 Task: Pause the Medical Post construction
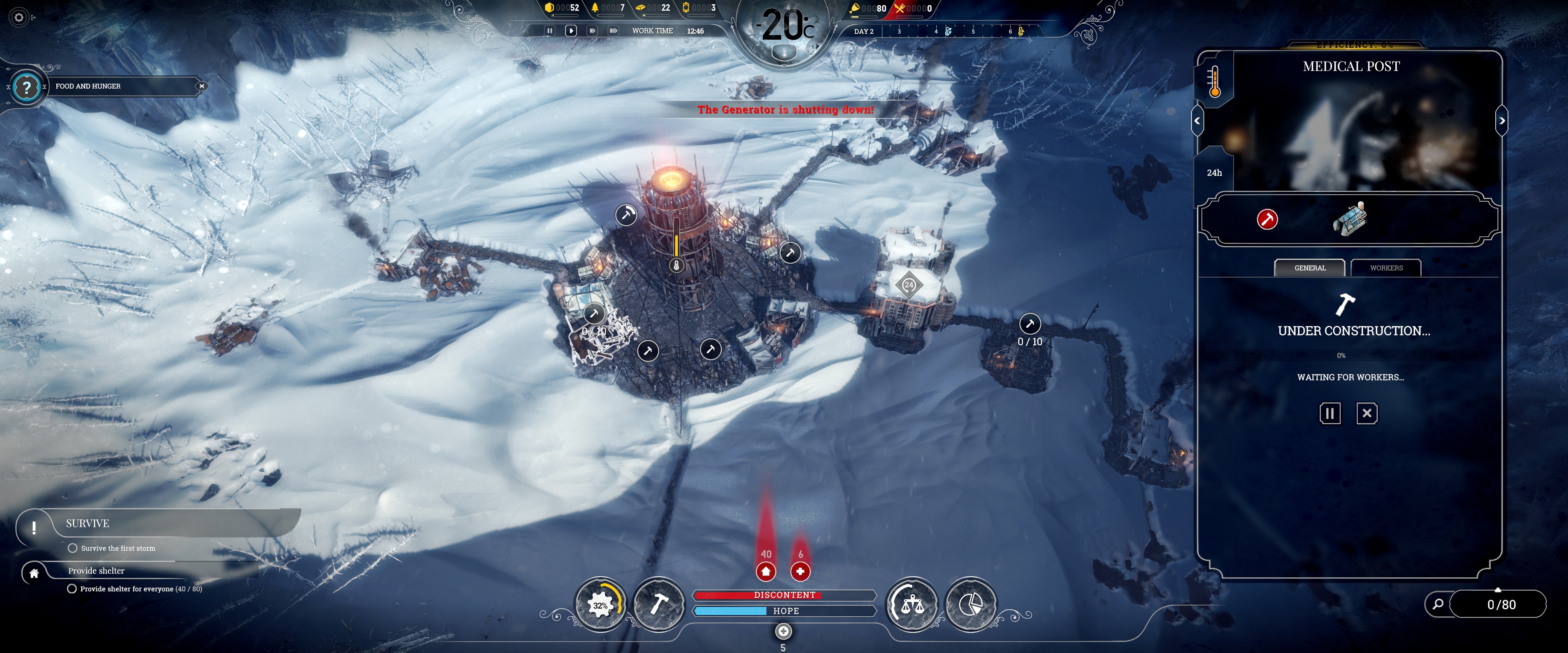(x=1330, y=414)
